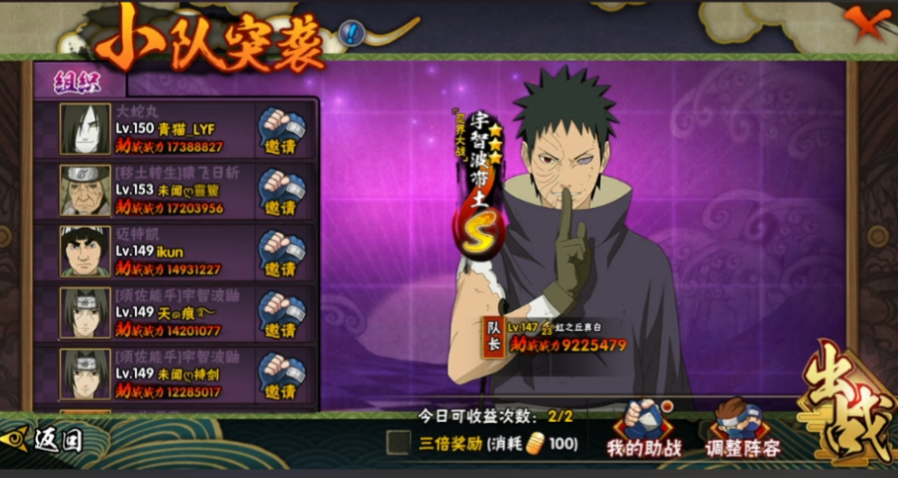This screenshot has height=478, width=898.
Task: Select the 大蛇丸 portrait in the list
Action: (85, 129)
